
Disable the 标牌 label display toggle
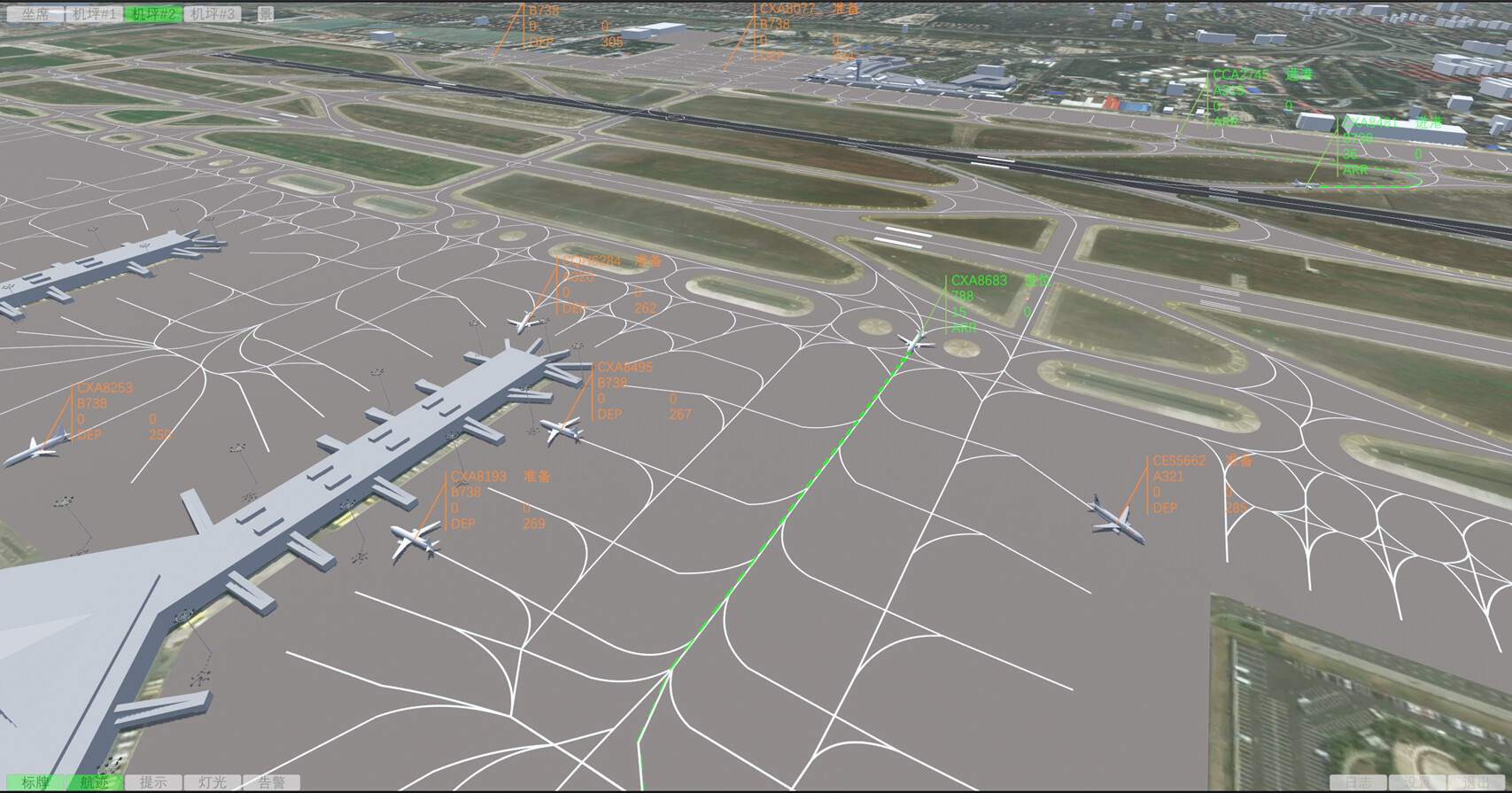(x=35, y=782)
